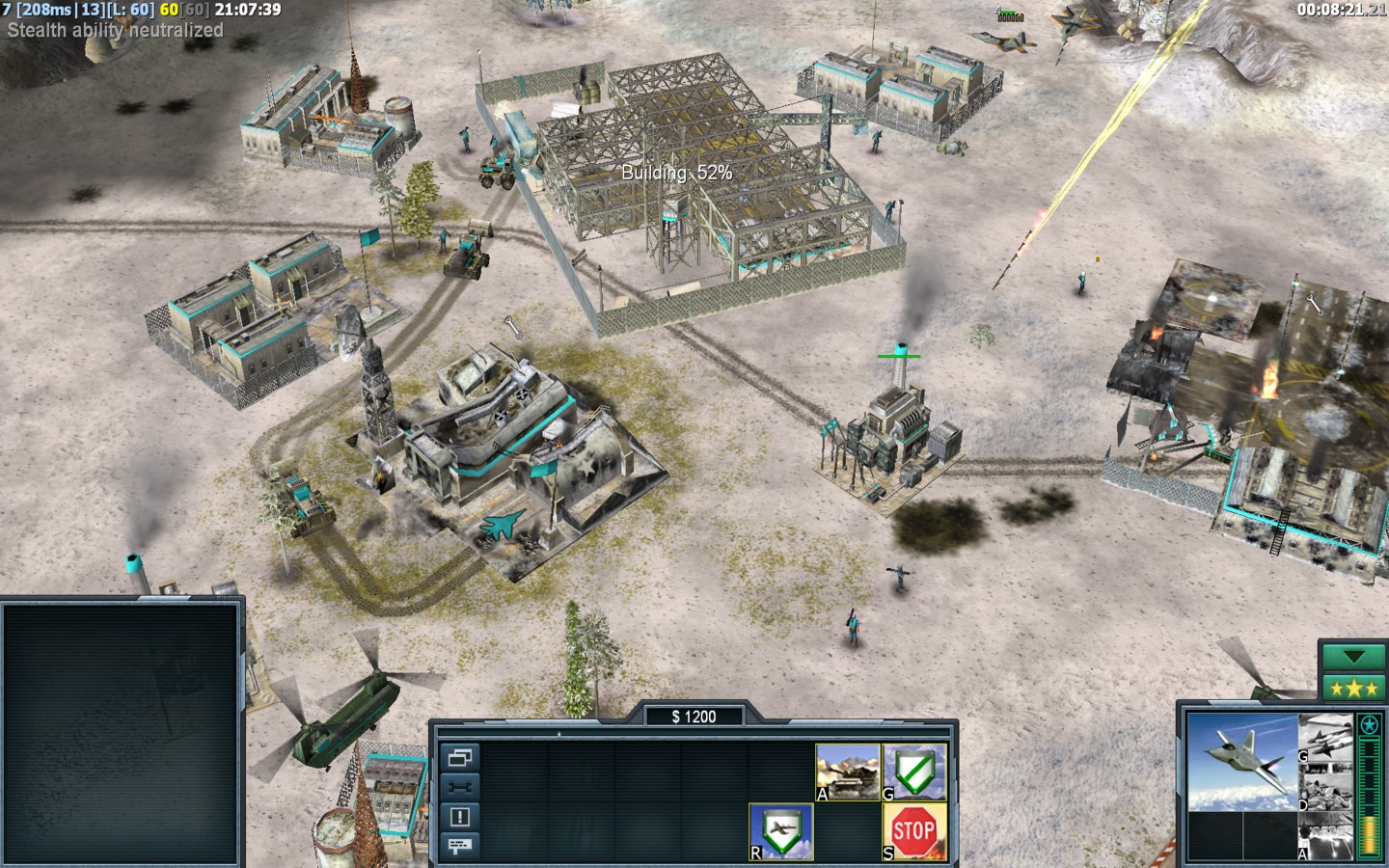Collapse the panel with the green down arrow

tap(1354, 658)
